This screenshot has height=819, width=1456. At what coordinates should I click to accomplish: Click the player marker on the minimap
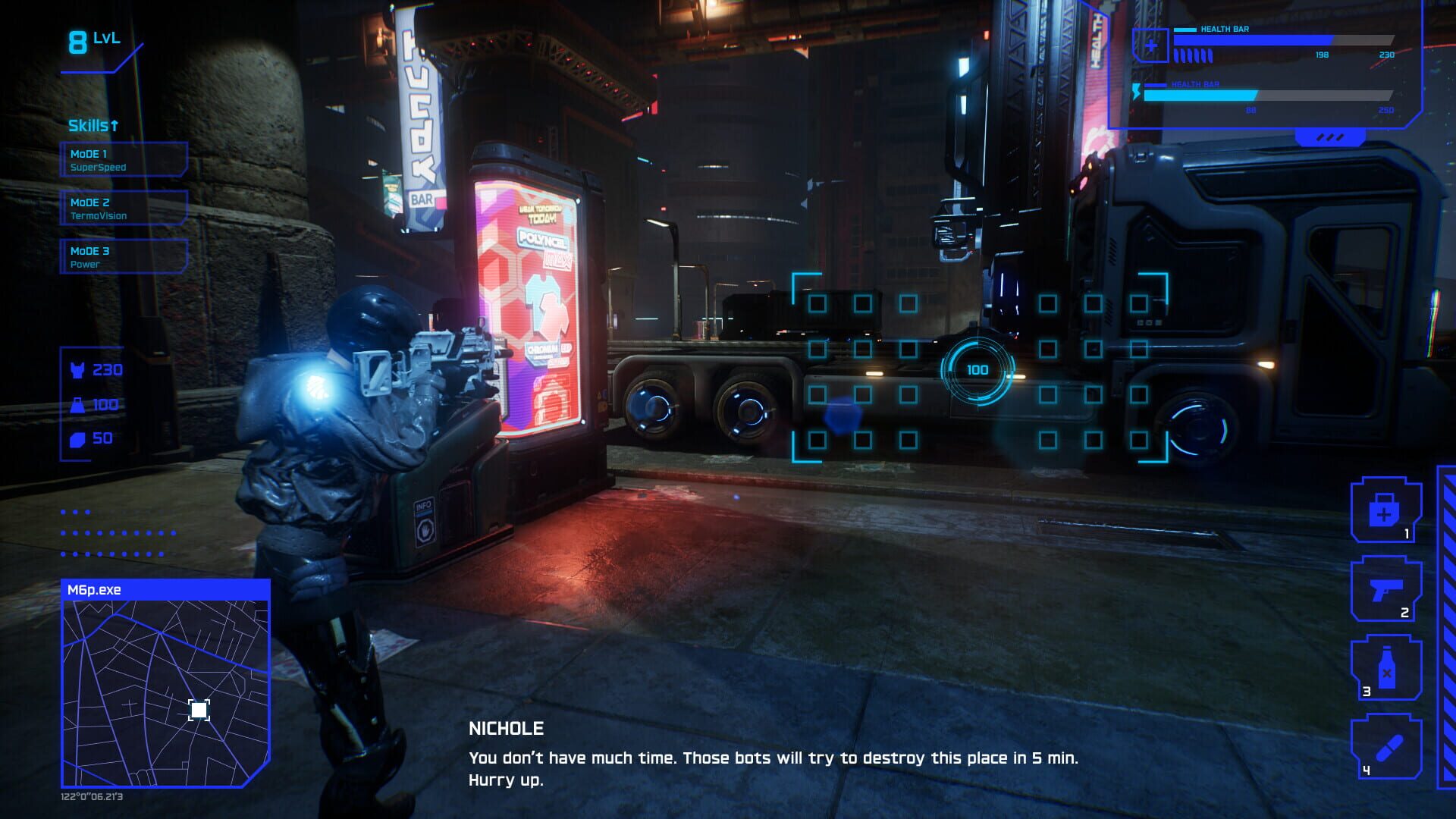[x=198, y=708]
